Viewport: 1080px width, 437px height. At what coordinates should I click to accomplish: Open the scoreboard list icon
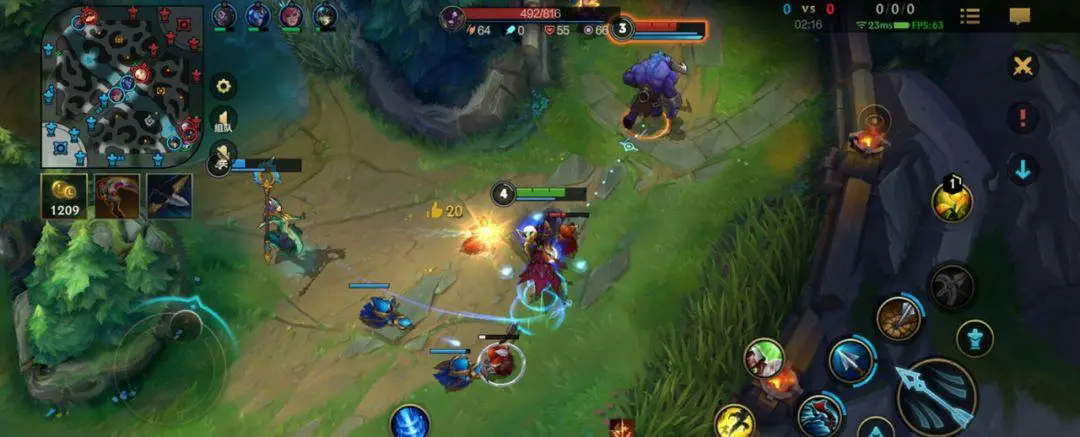[970, 16]
